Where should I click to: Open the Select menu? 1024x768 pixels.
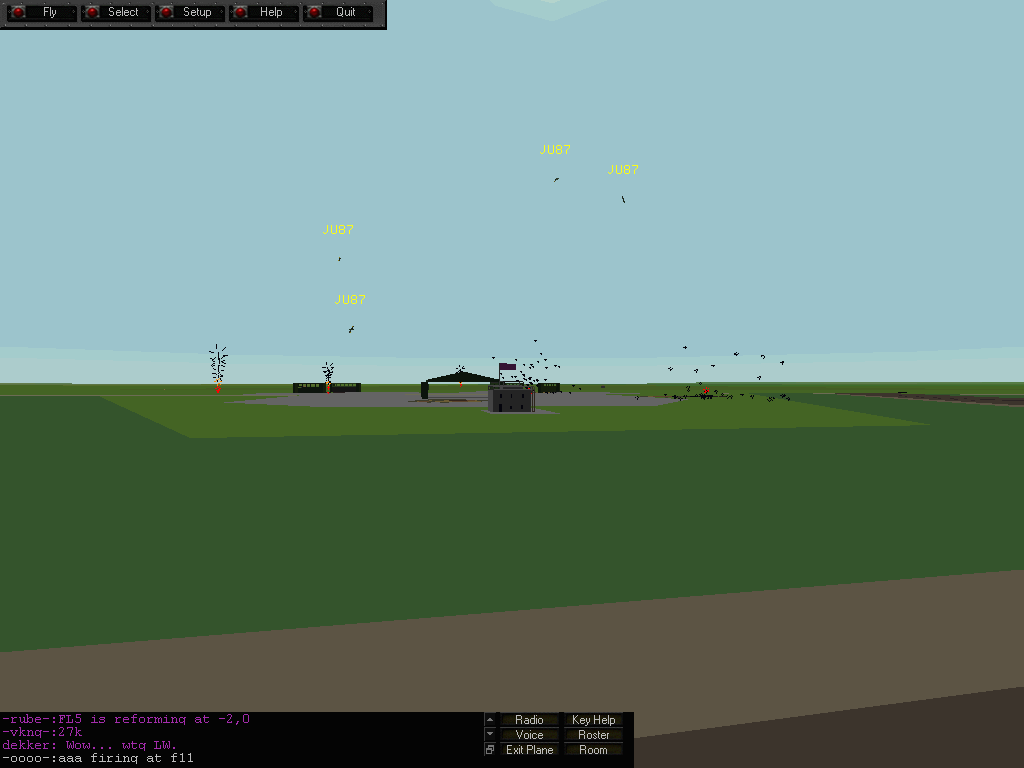(115, 12)
